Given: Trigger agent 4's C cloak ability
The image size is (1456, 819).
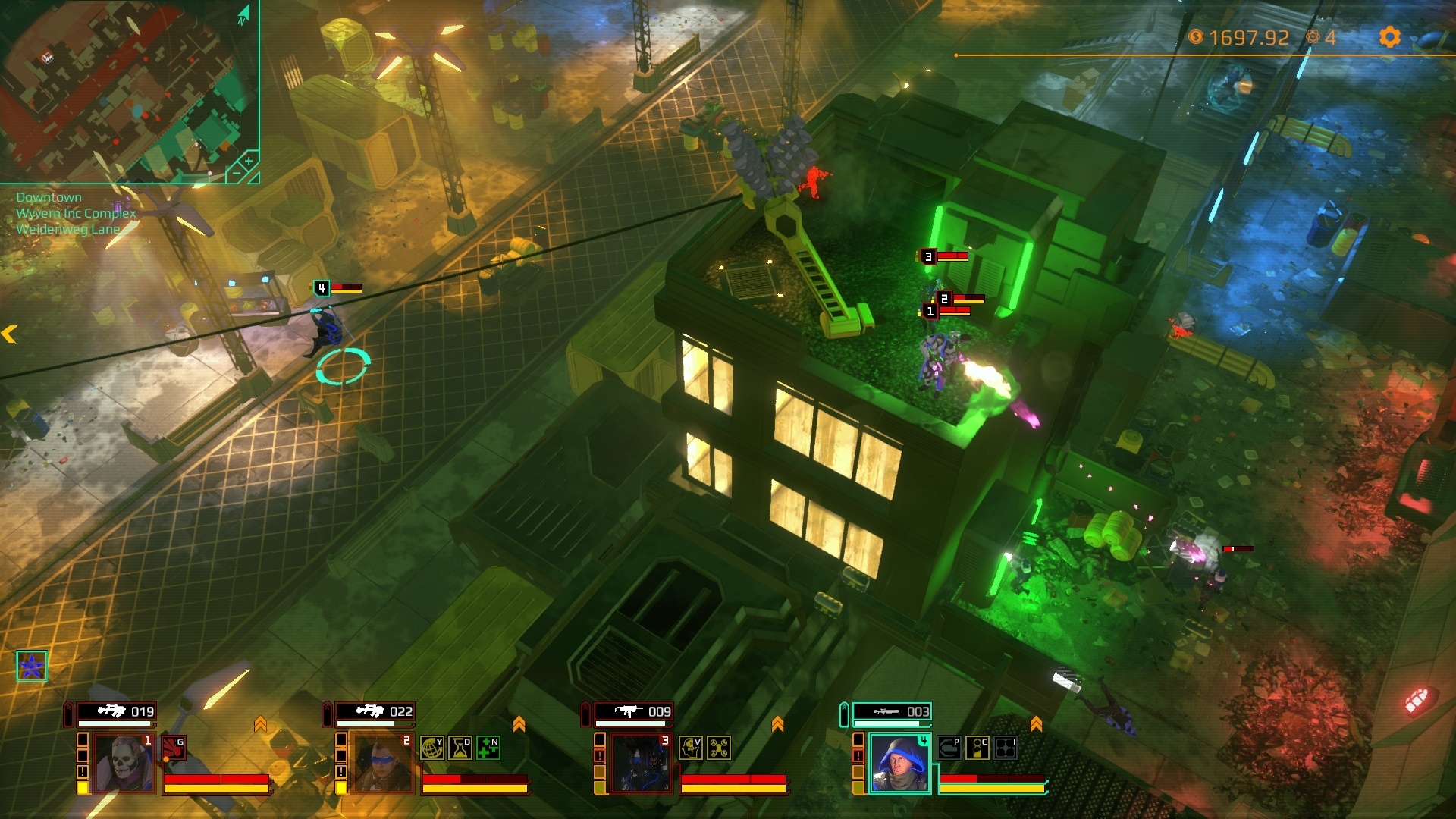Looking at the screenshot, I should click(x=977, y=748).
